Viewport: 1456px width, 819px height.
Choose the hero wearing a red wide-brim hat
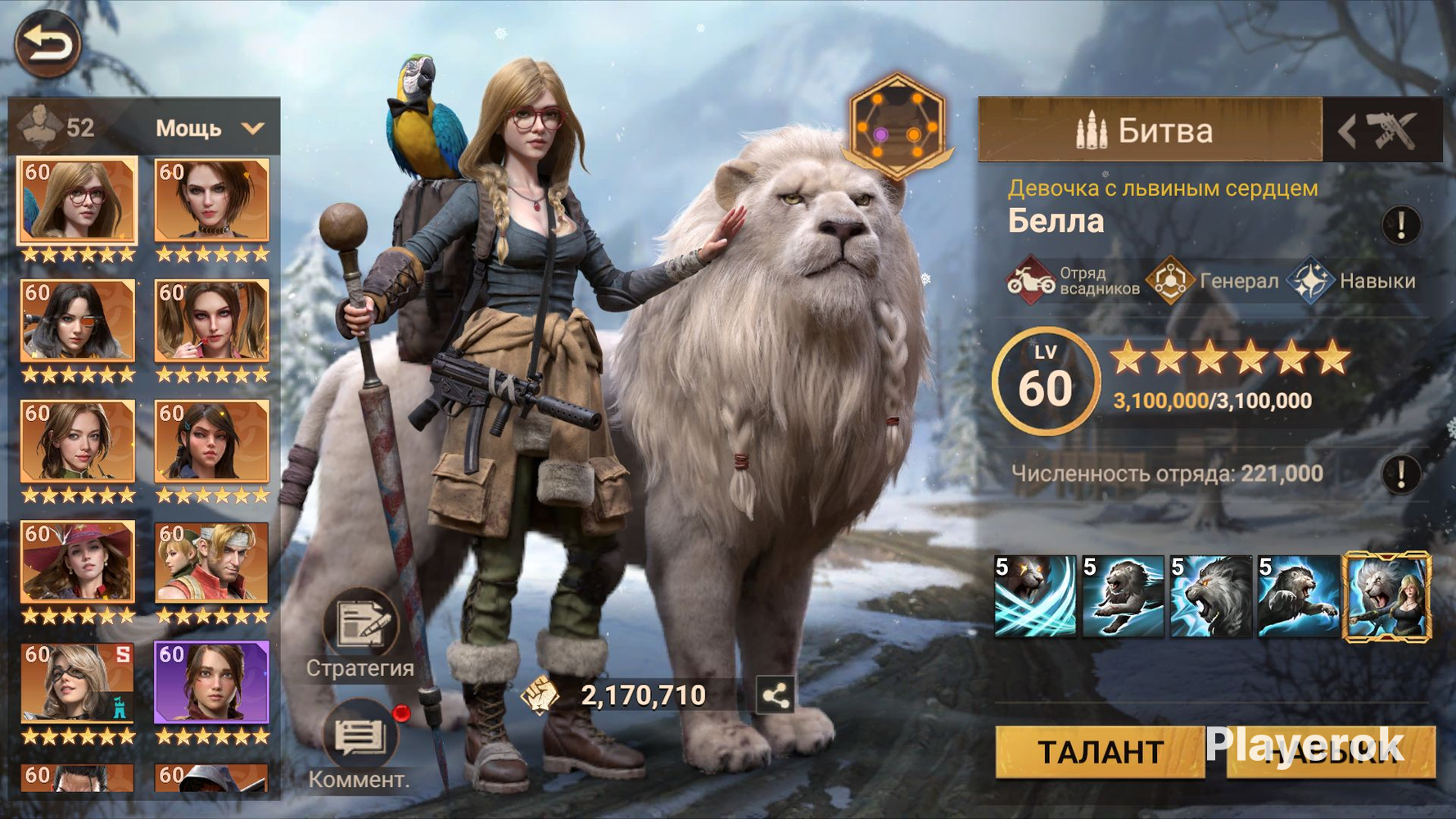[x=78, y=563]
